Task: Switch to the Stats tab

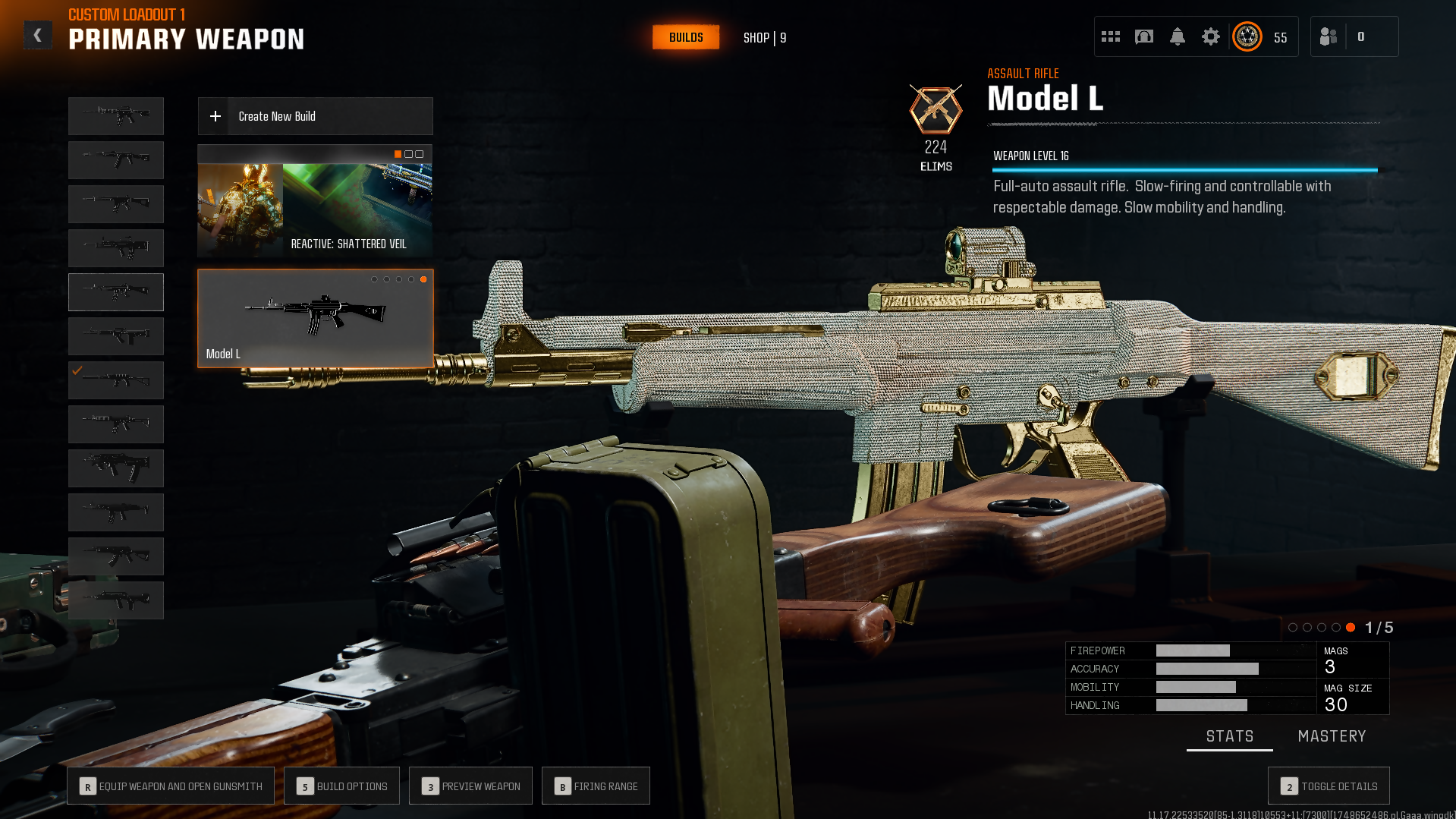Action: pos(1230,736)
